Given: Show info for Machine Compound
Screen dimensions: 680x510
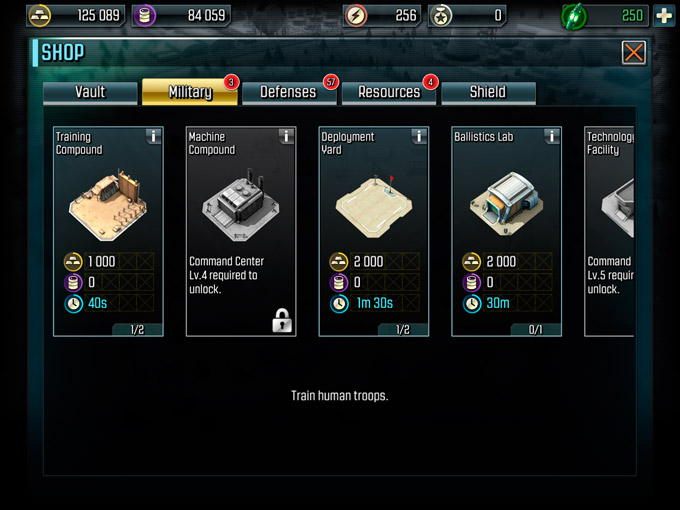Looking at the screenshot, I should coord(286,136).
